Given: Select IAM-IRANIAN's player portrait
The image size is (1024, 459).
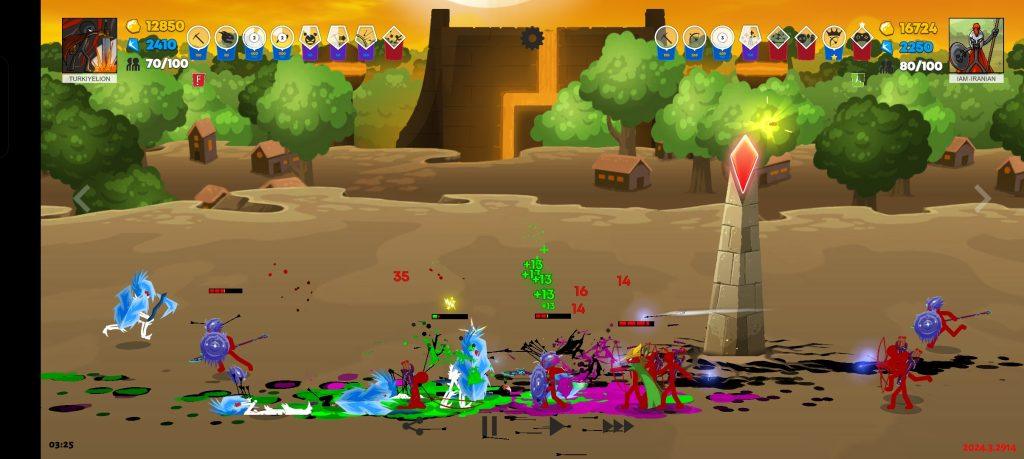Looking at the screenshot, I should [976, 46].
